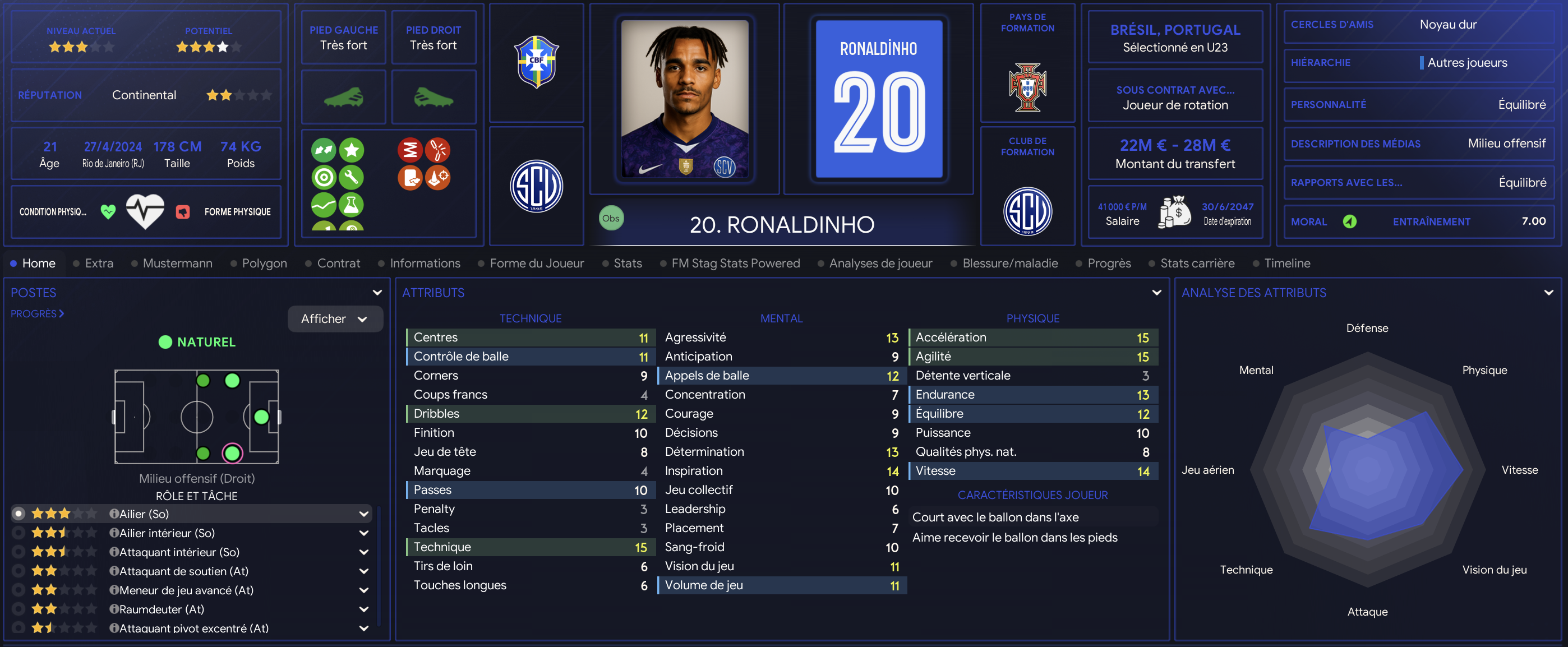Click the green Obs status badge
Screen dimensions: 1568x647
[x=611, y=219]
